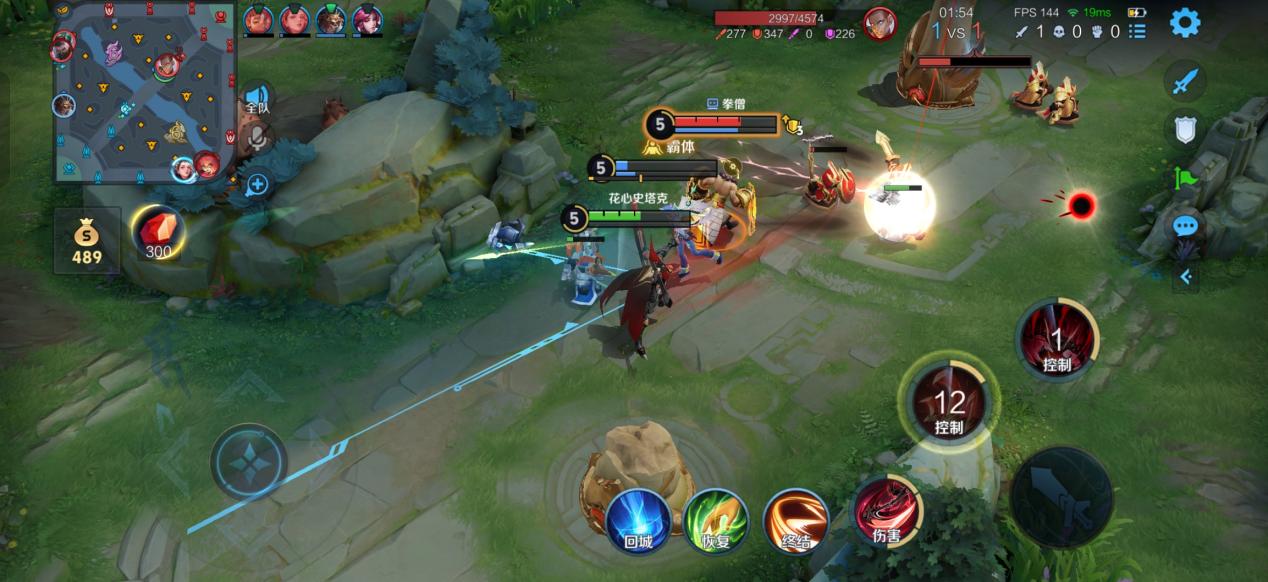Open the shop via the gold bag
Screen dimensions: 1268x582
86,240
